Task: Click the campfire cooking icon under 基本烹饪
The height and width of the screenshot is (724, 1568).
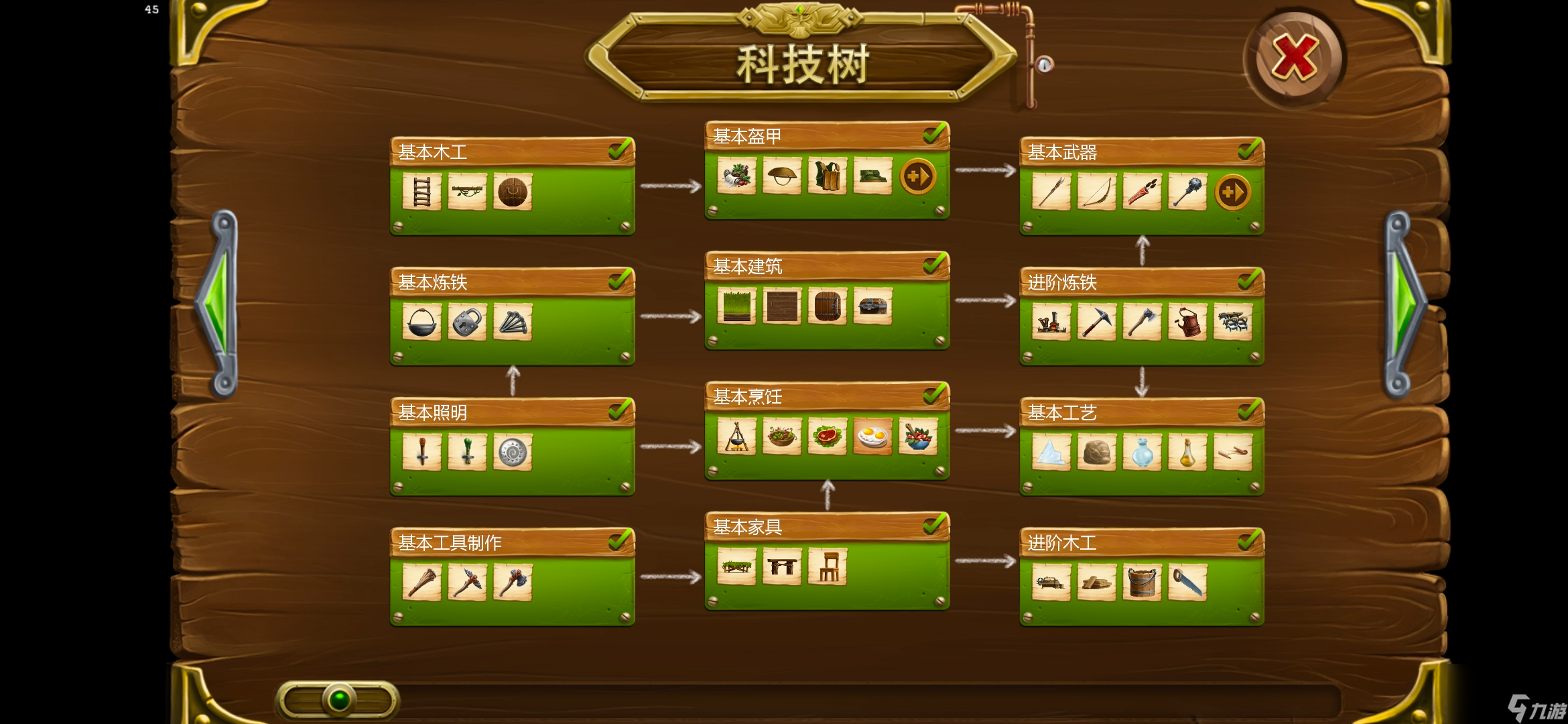Action: (x=735, y=436)
